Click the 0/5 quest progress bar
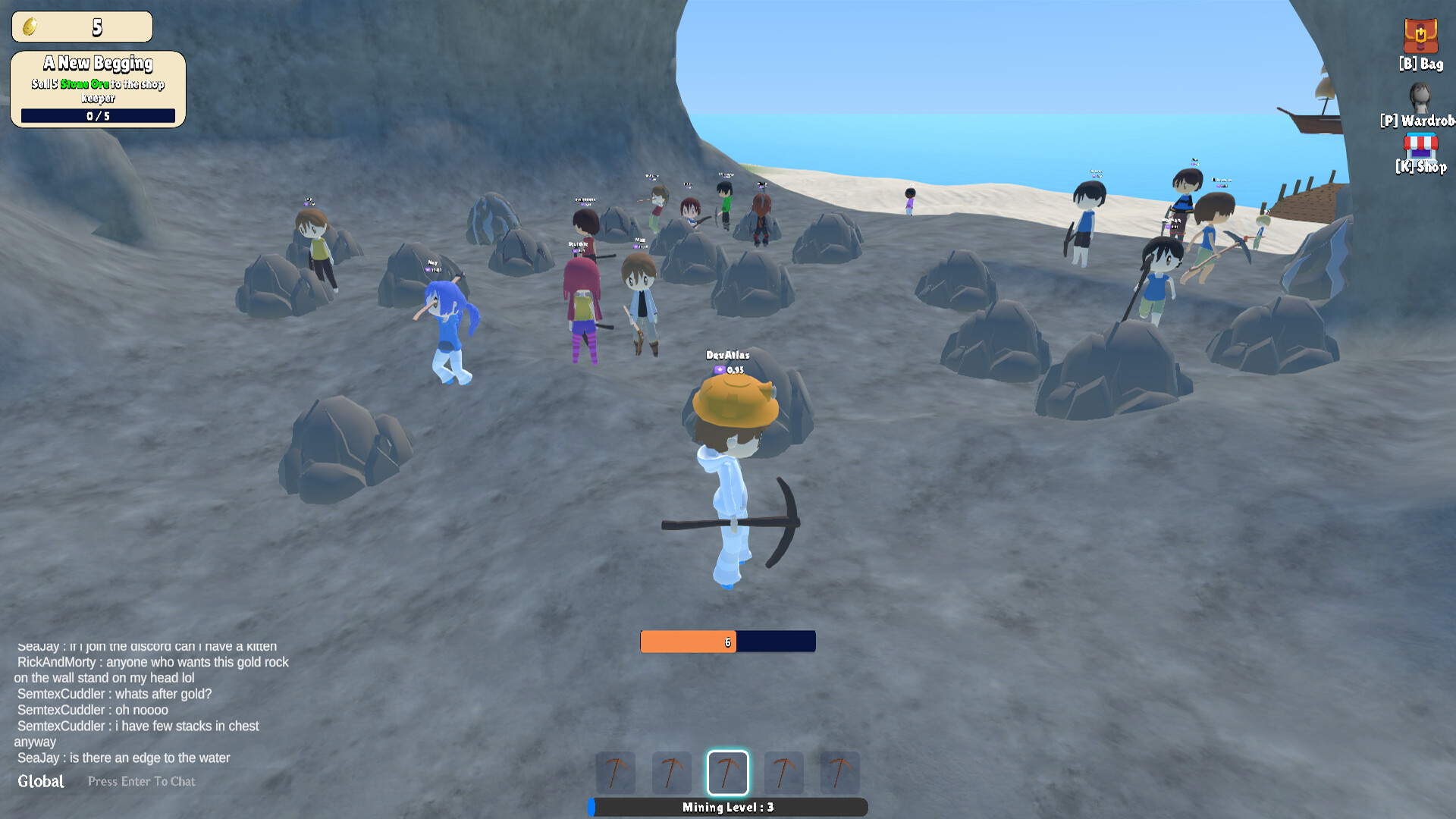The width and height of the screenshot is (1456, 819). pyautogui.click(x=98, y=115)
